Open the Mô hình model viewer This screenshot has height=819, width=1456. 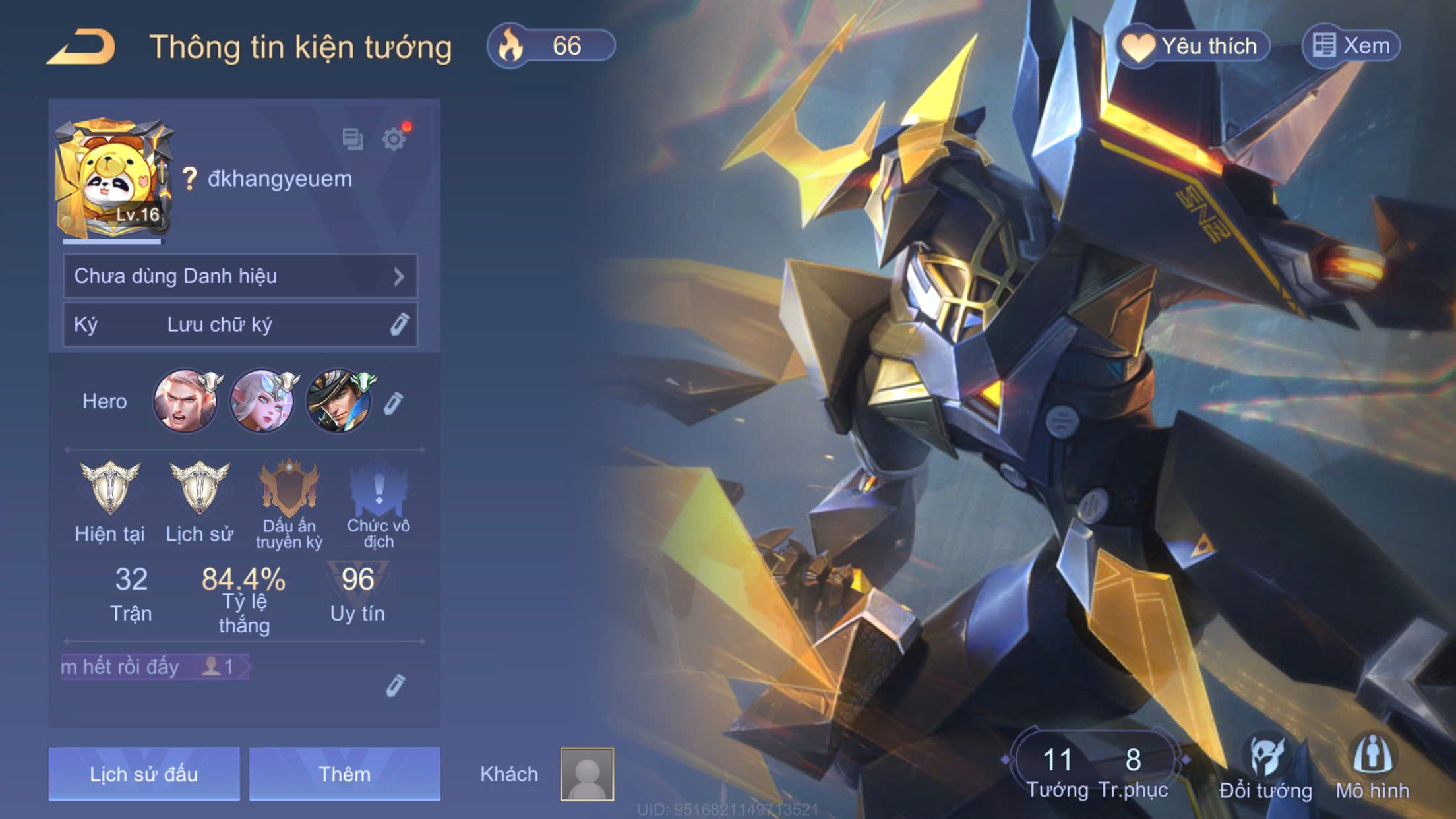click(1372, 768)
